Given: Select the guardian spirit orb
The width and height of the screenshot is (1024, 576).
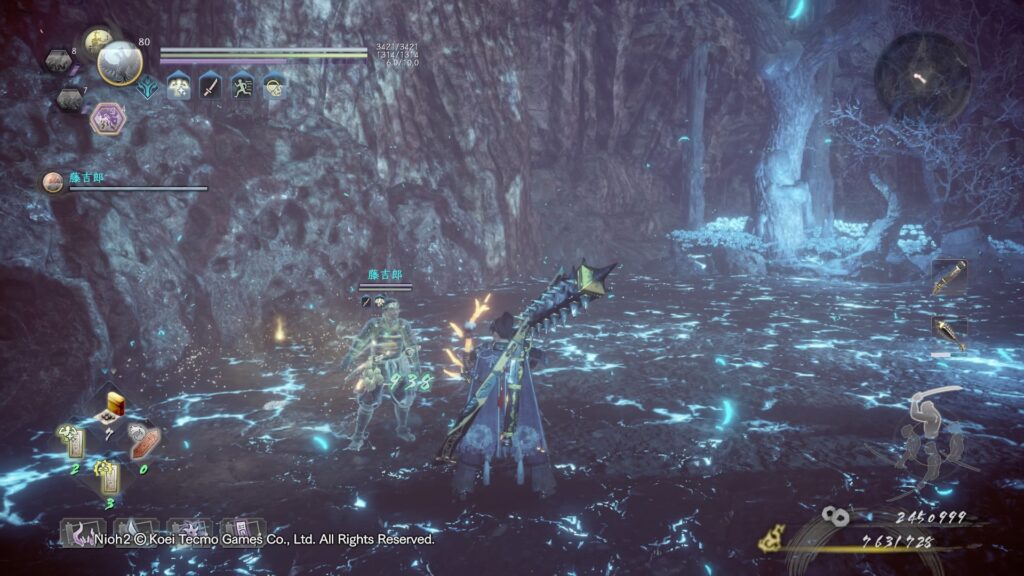Looking at the screenshot, I should point(119,63).
